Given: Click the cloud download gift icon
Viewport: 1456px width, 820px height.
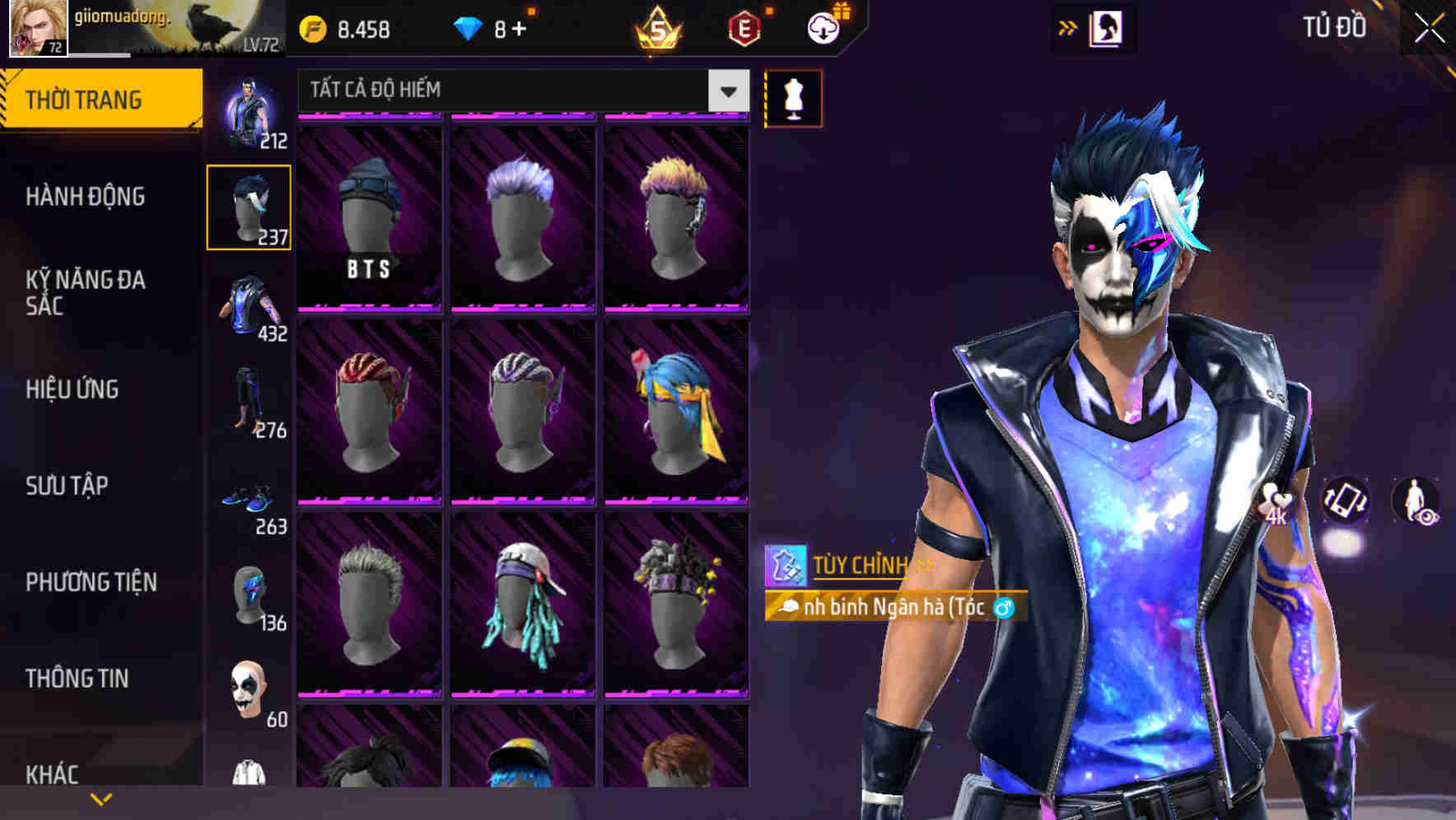Looking at the screenshot, I should (823, 27).
